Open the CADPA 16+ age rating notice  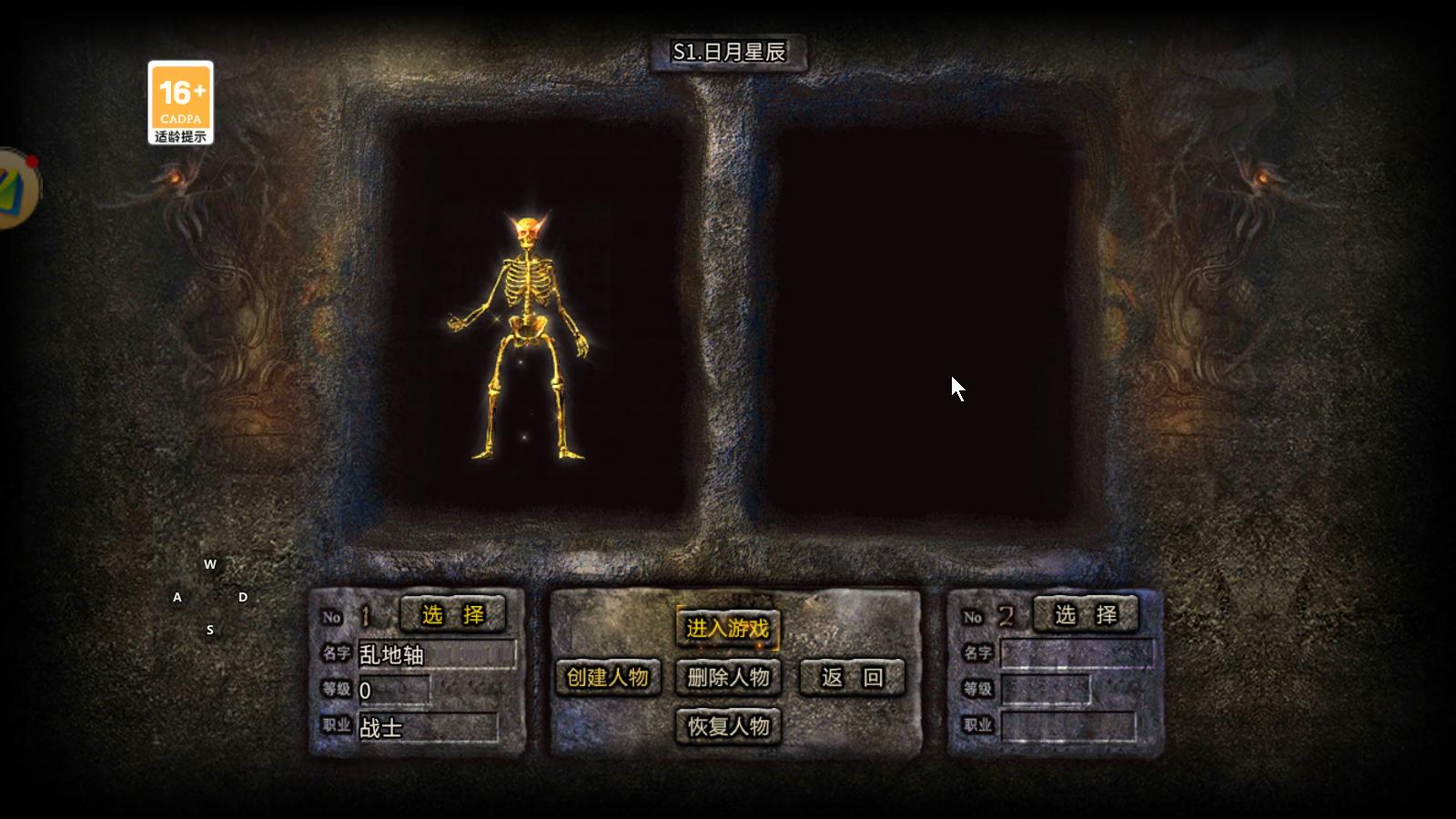(x=181, y=103)
